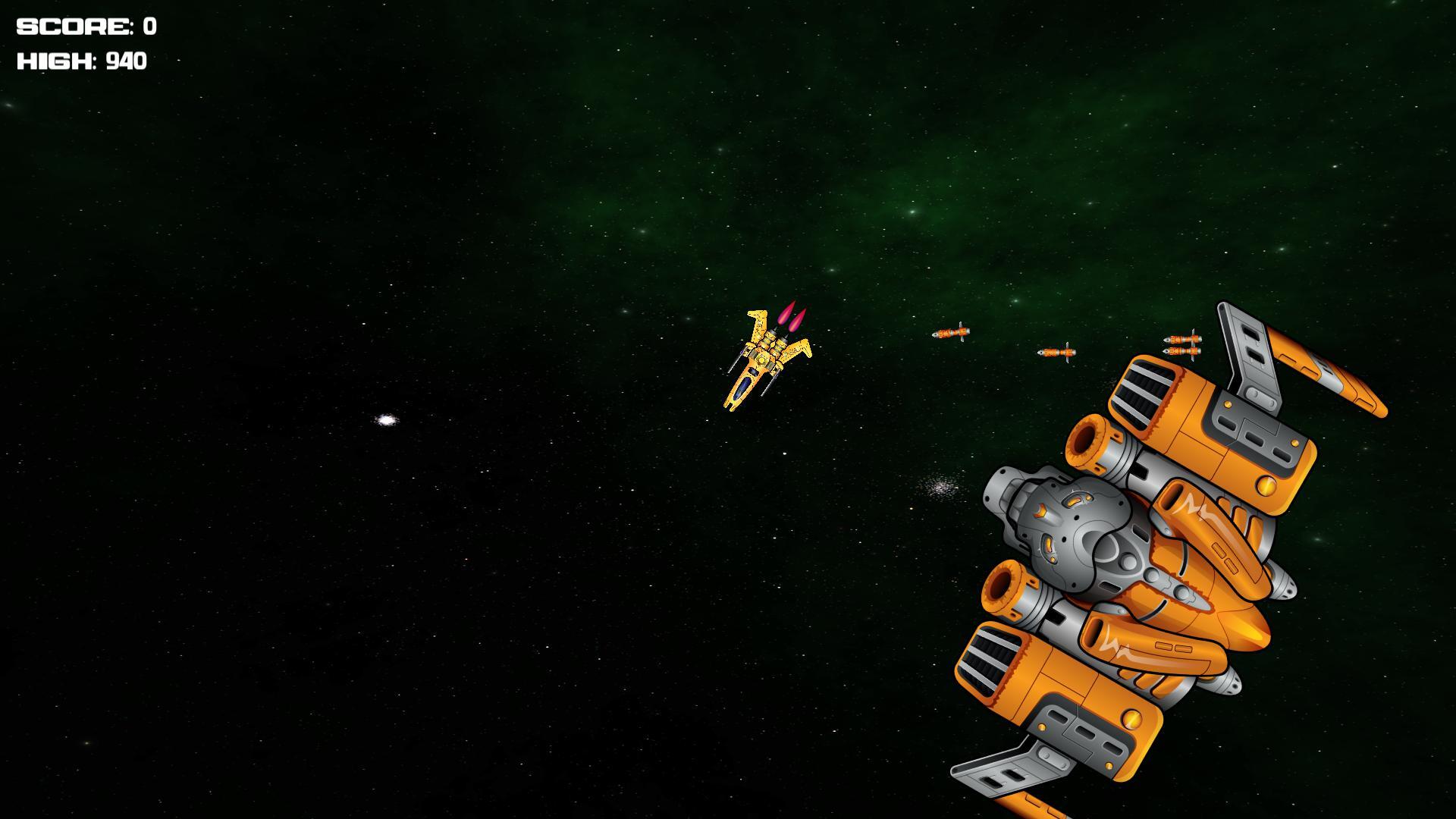Viewport: 1456px width, 819px height.
Task: Select the yellow player spaceship
Action: pos(762,360)
